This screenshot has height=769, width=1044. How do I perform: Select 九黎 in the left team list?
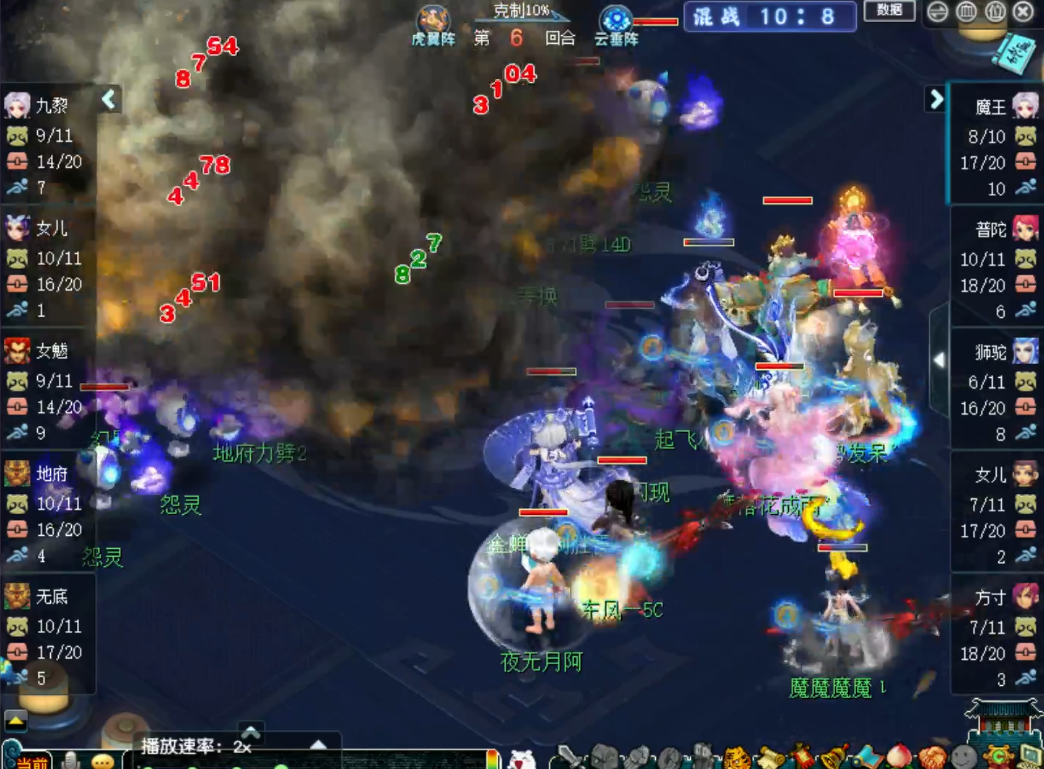tap(48, 106)
